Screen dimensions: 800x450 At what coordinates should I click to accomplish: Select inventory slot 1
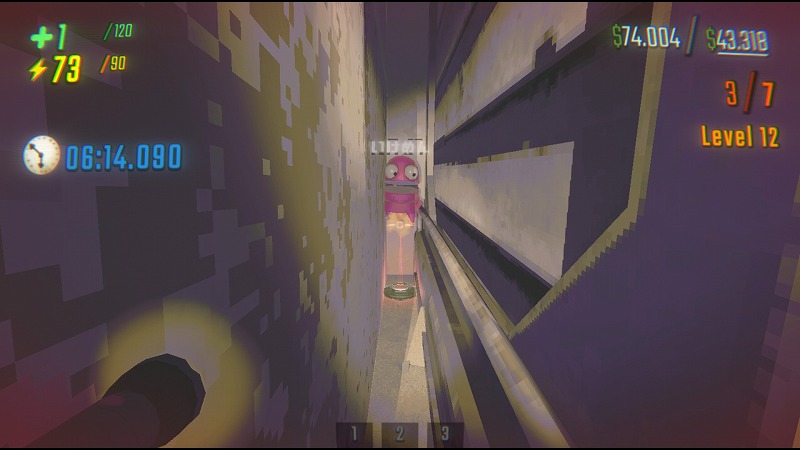click(x=354, y=434)
